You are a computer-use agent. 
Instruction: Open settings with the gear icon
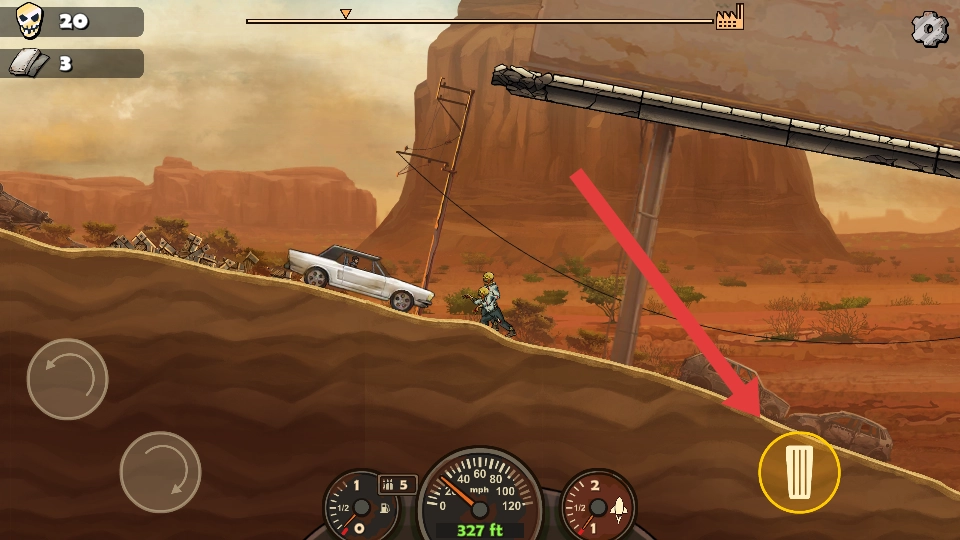pos(929,30)
